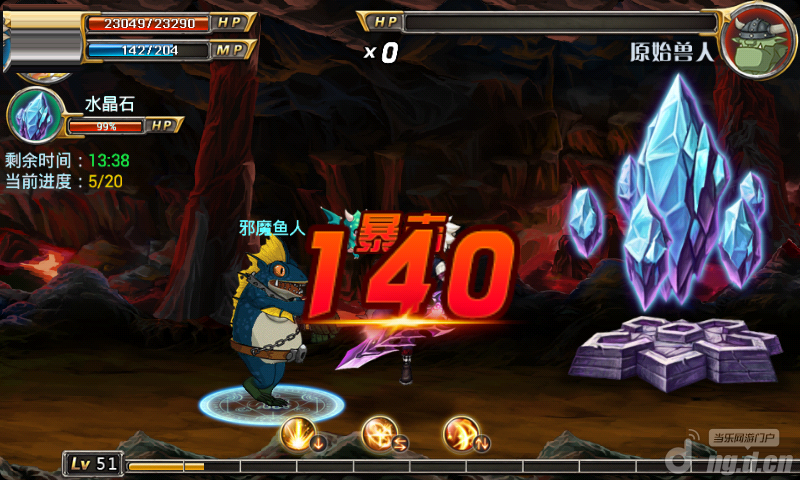Select the 水晶石 crystal portrait icon

(33, 113)
